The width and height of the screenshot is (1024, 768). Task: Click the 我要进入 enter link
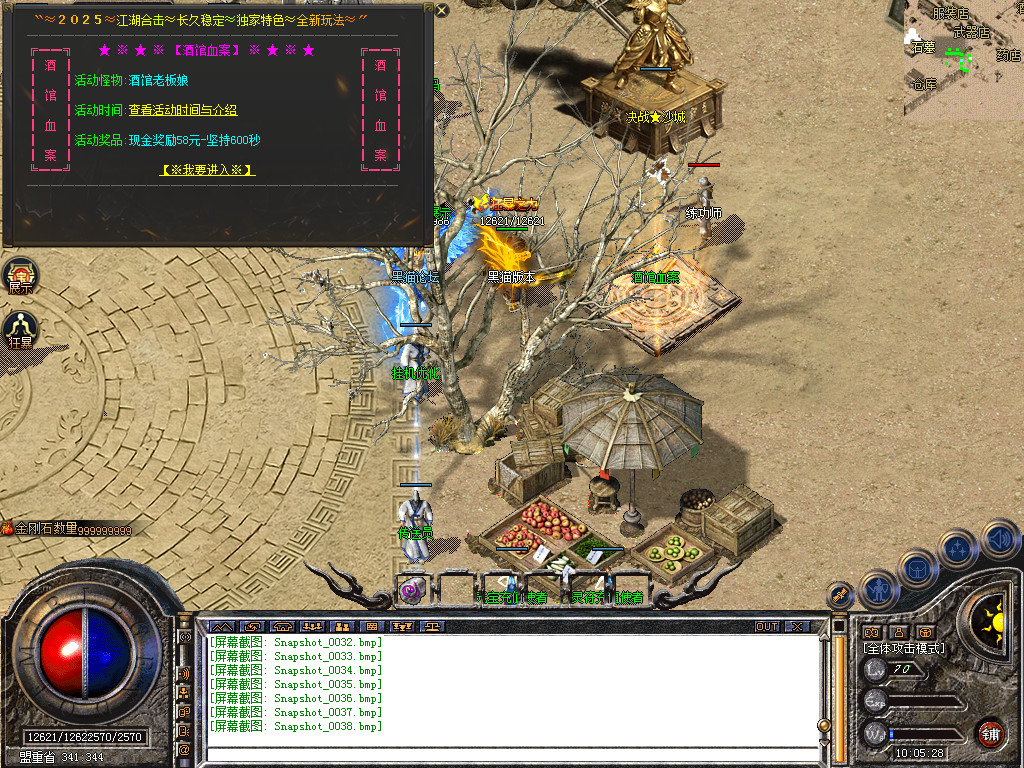click(x=207, y=170)
